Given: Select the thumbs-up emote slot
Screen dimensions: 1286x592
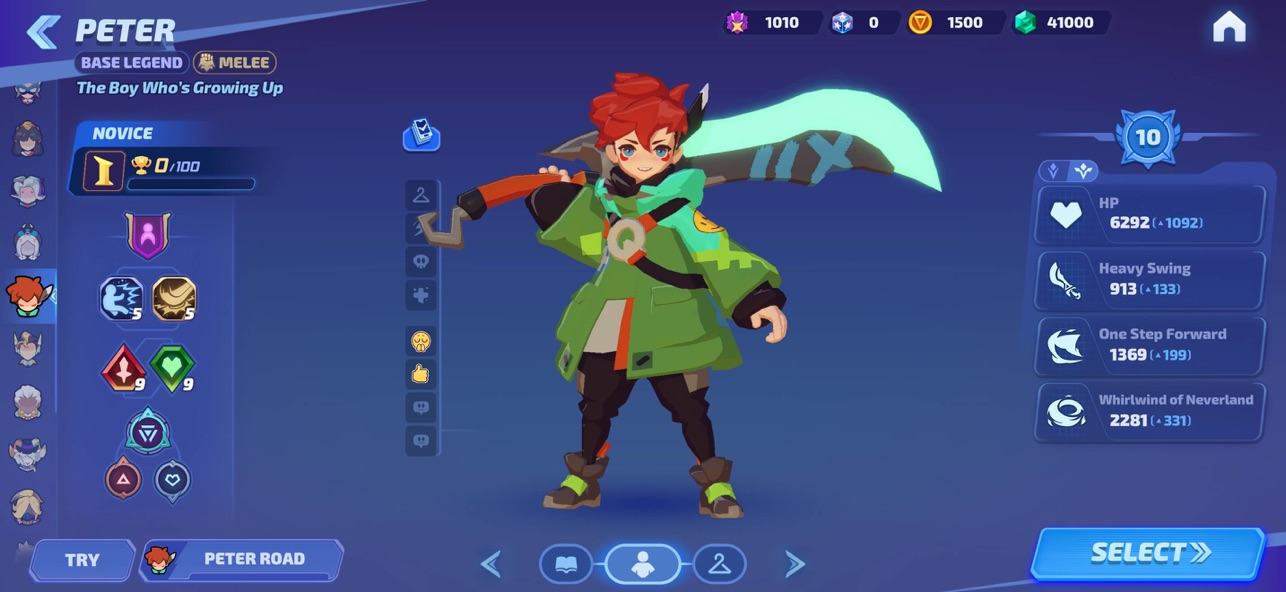Looking at the screenshot, I should click(x=421, y=374).
